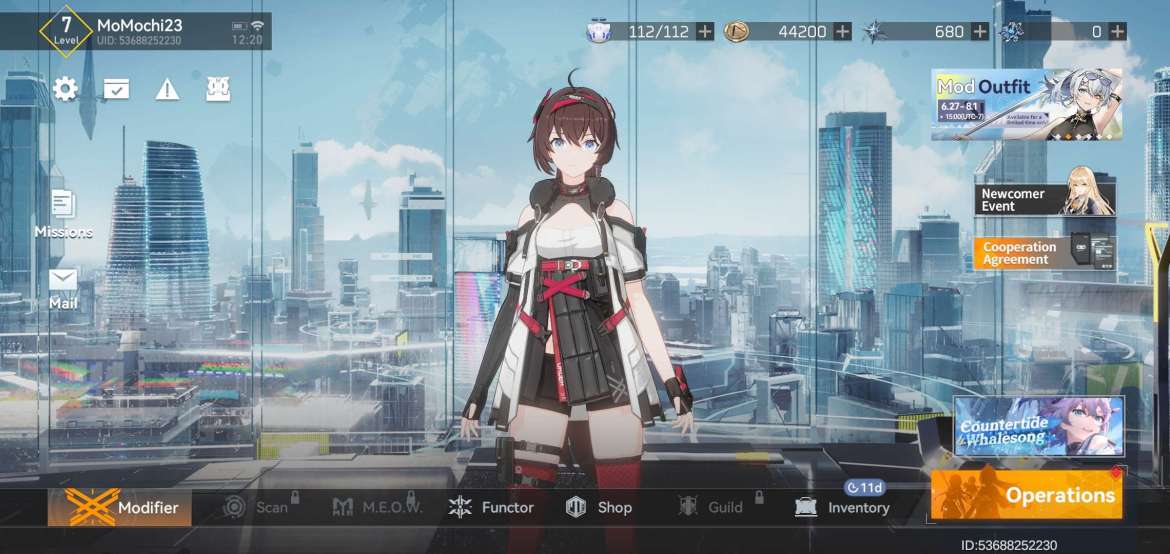Launch Operations
The width and height of the screenshot is (1170, 554).
pos(1026,495)
